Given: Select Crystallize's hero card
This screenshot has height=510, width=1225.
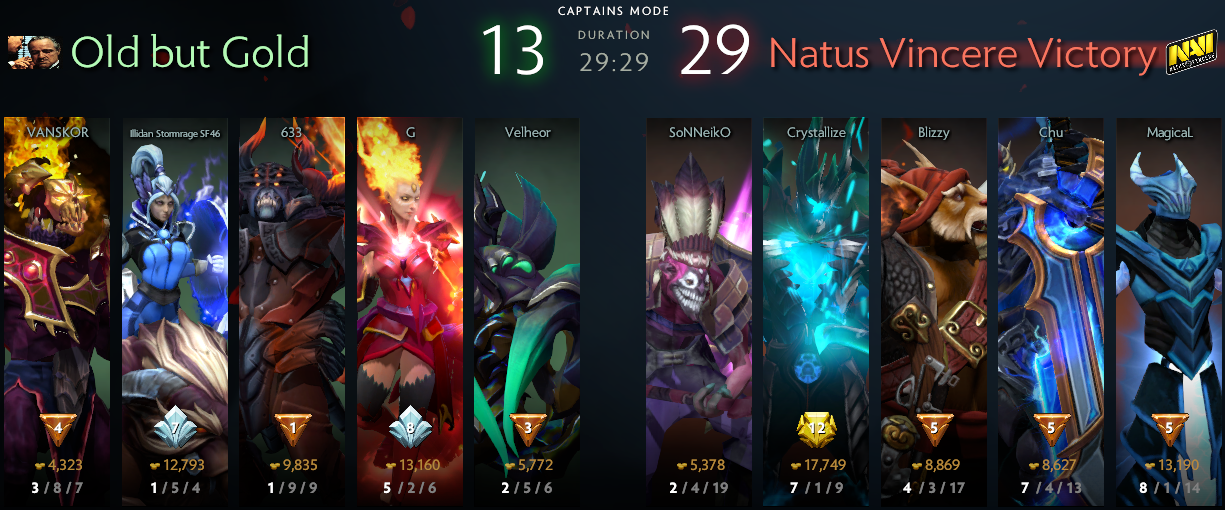Looking at the screenshot, I should tap(816, 300).
